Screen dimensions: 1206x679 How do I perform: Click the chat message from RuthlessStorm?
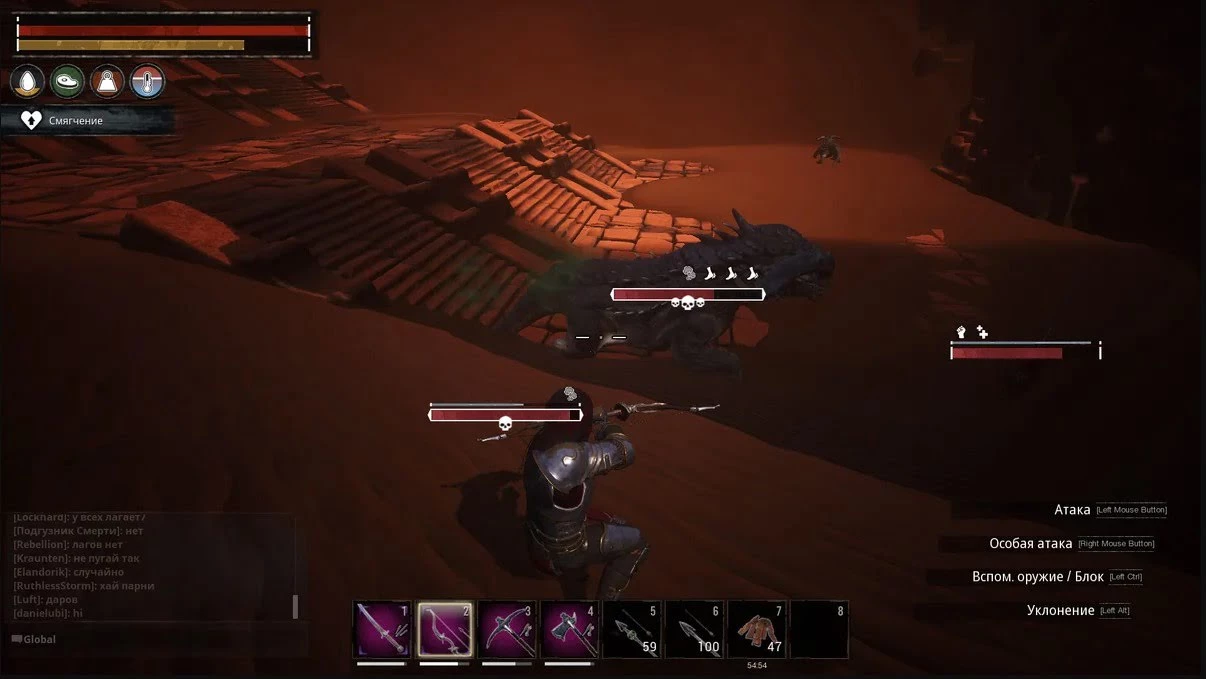(84, 585)
